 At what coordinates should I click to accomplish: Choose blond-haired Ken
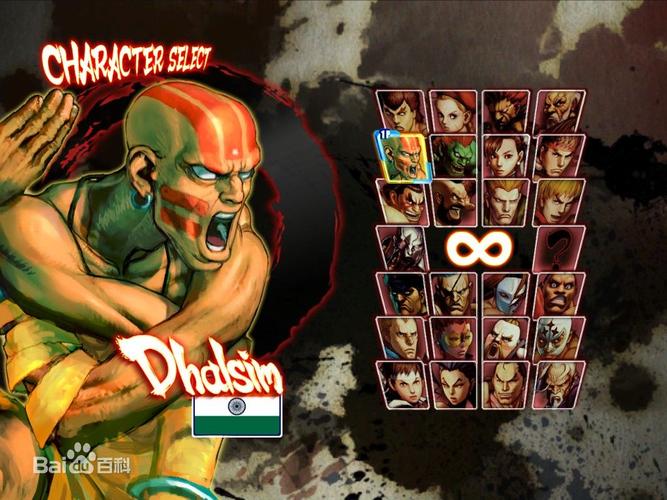click(559, 200)
